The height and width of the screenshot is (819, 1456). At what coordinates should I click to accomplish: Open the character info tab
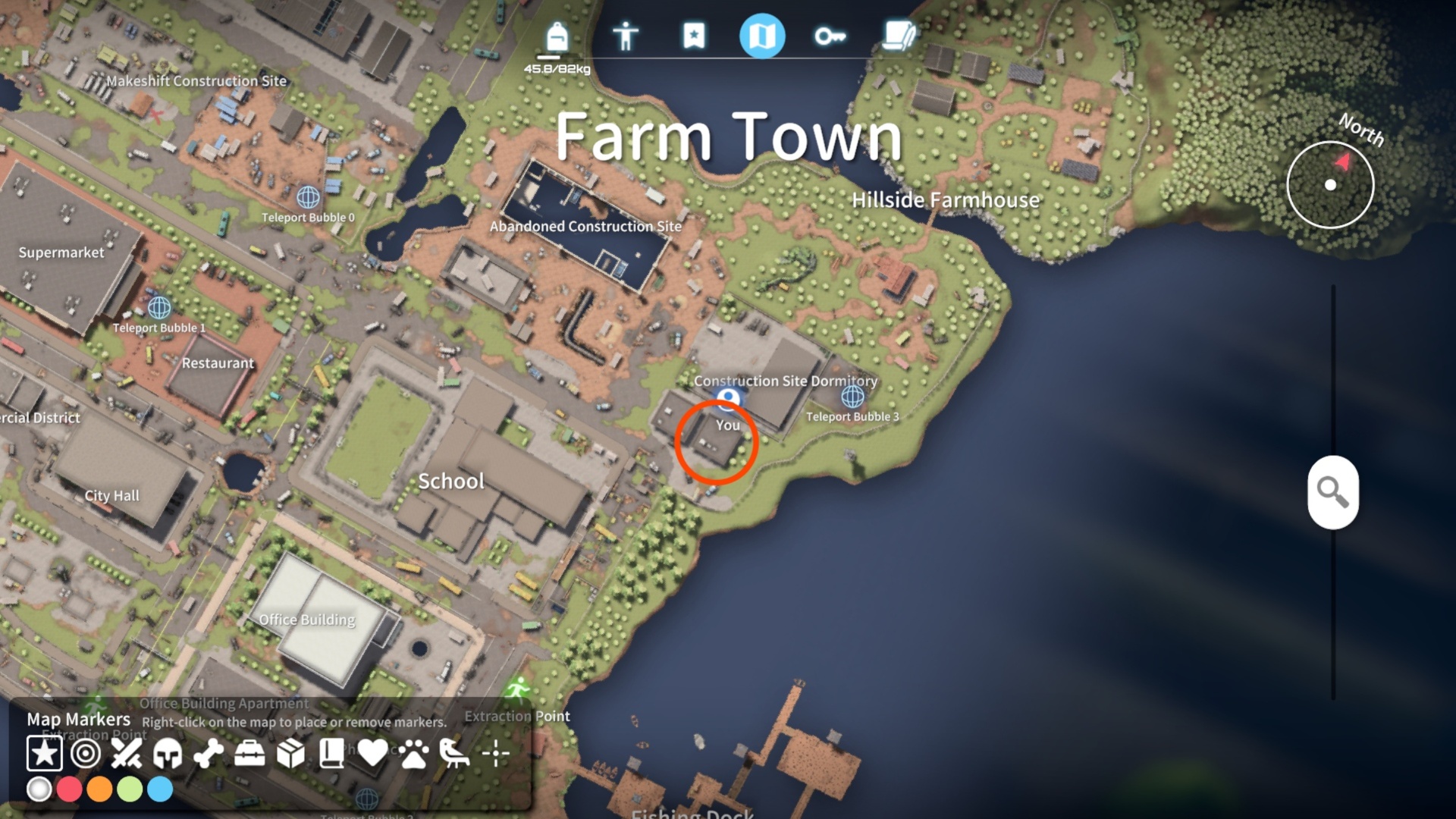coord(626,34)
